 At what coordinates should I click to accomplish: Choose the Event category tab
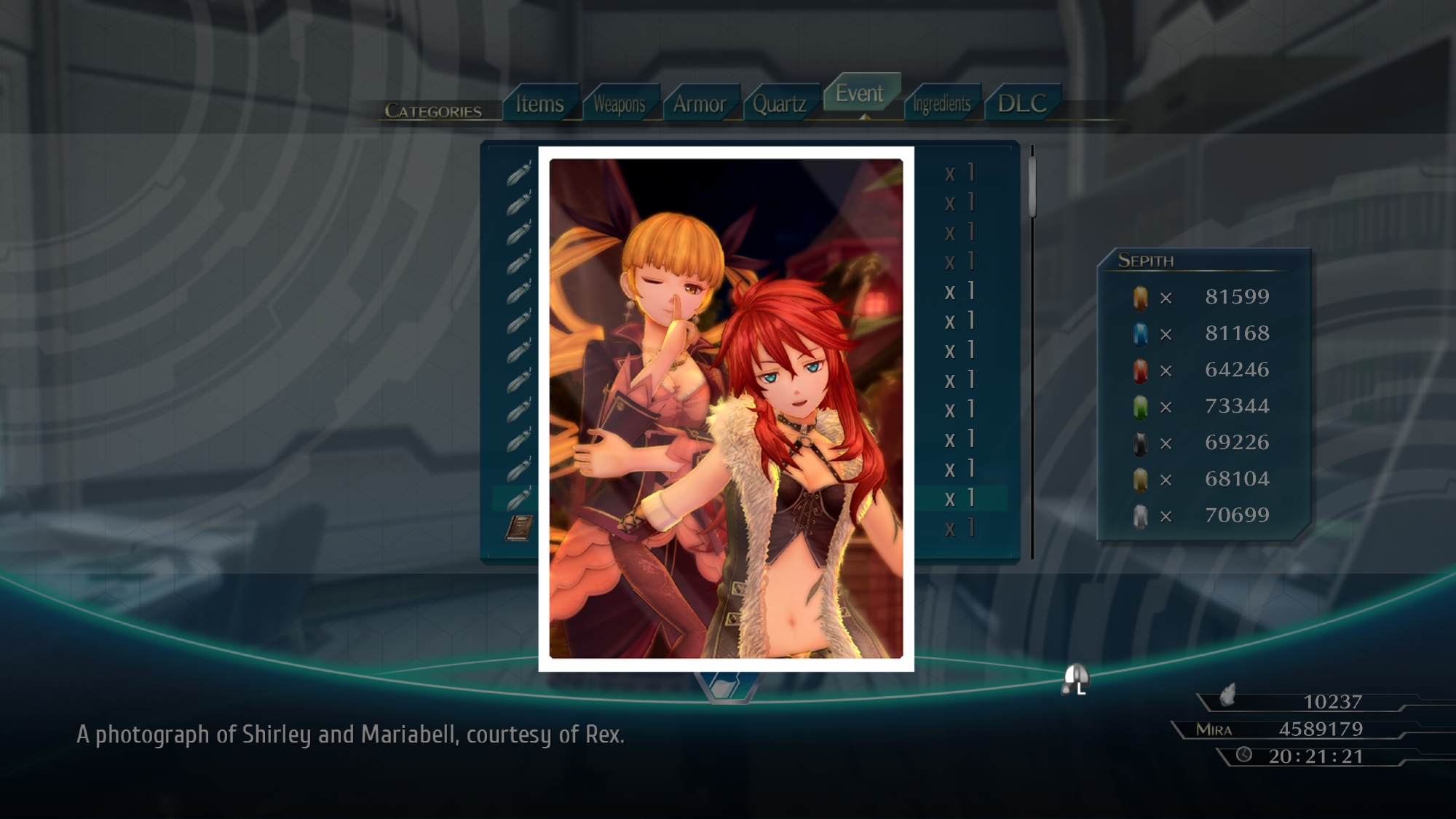pyautogui.click(x=860, y=93)
